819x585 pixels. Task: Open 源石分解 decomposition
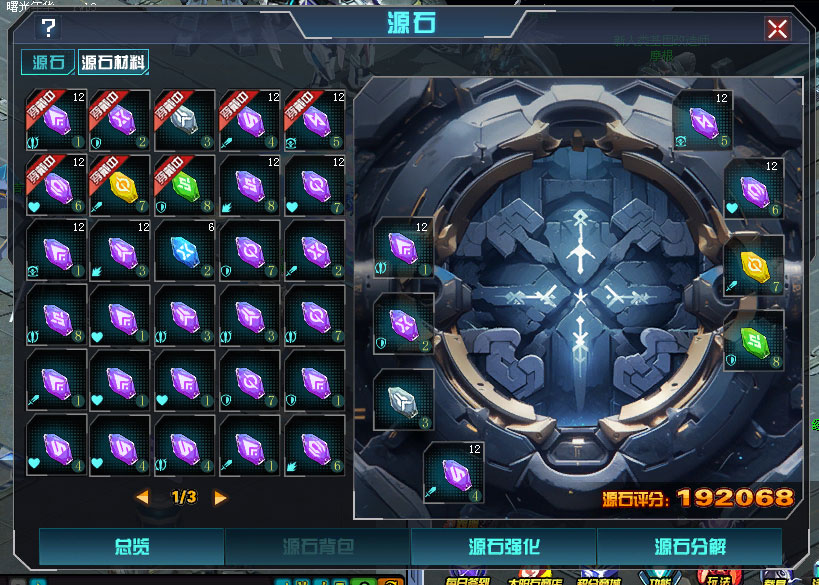click(689, 547)
